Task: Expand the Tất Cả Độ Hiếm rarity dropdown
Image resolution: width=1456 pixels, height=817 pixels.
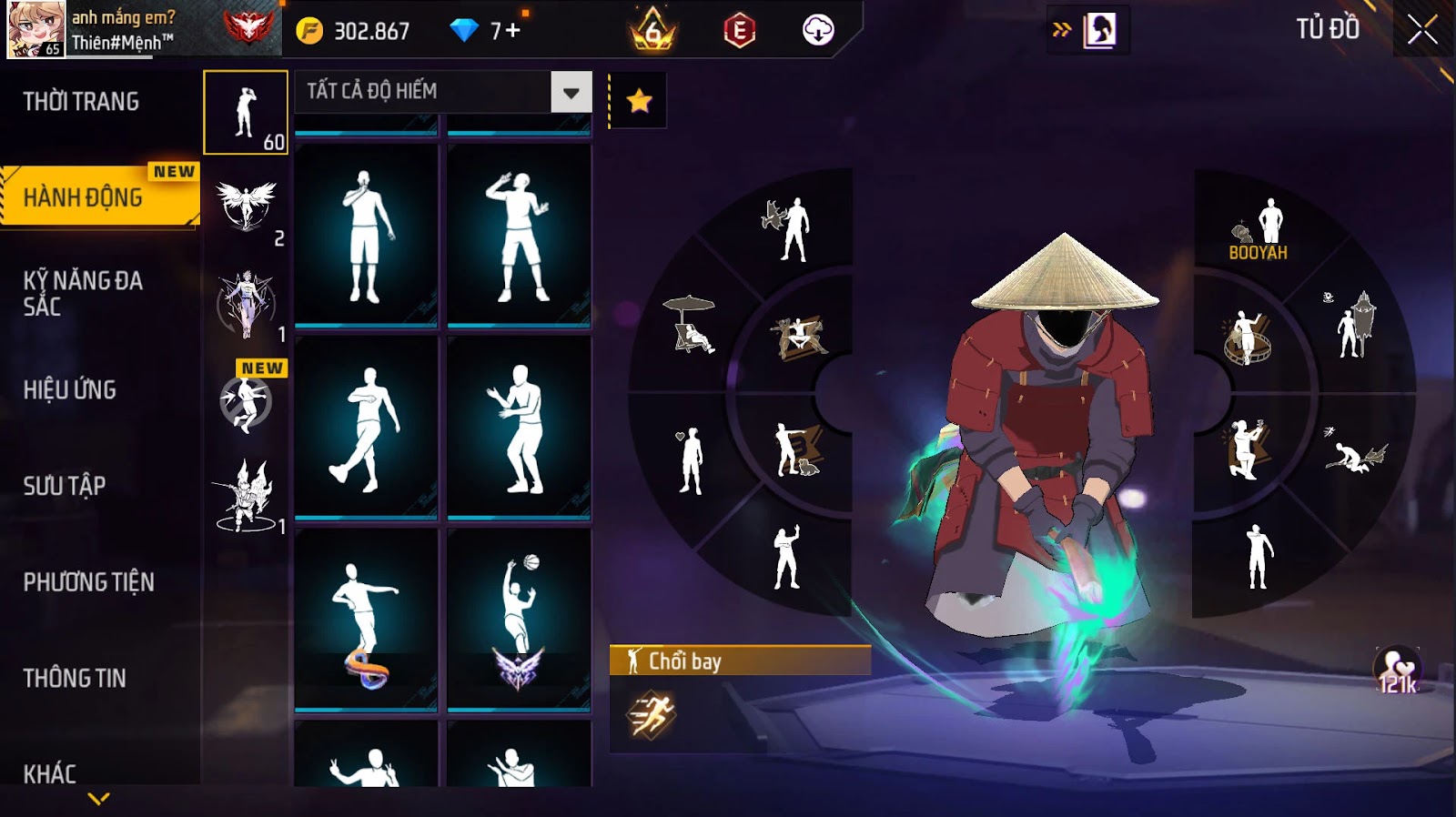Action: (x=571, y=92)
